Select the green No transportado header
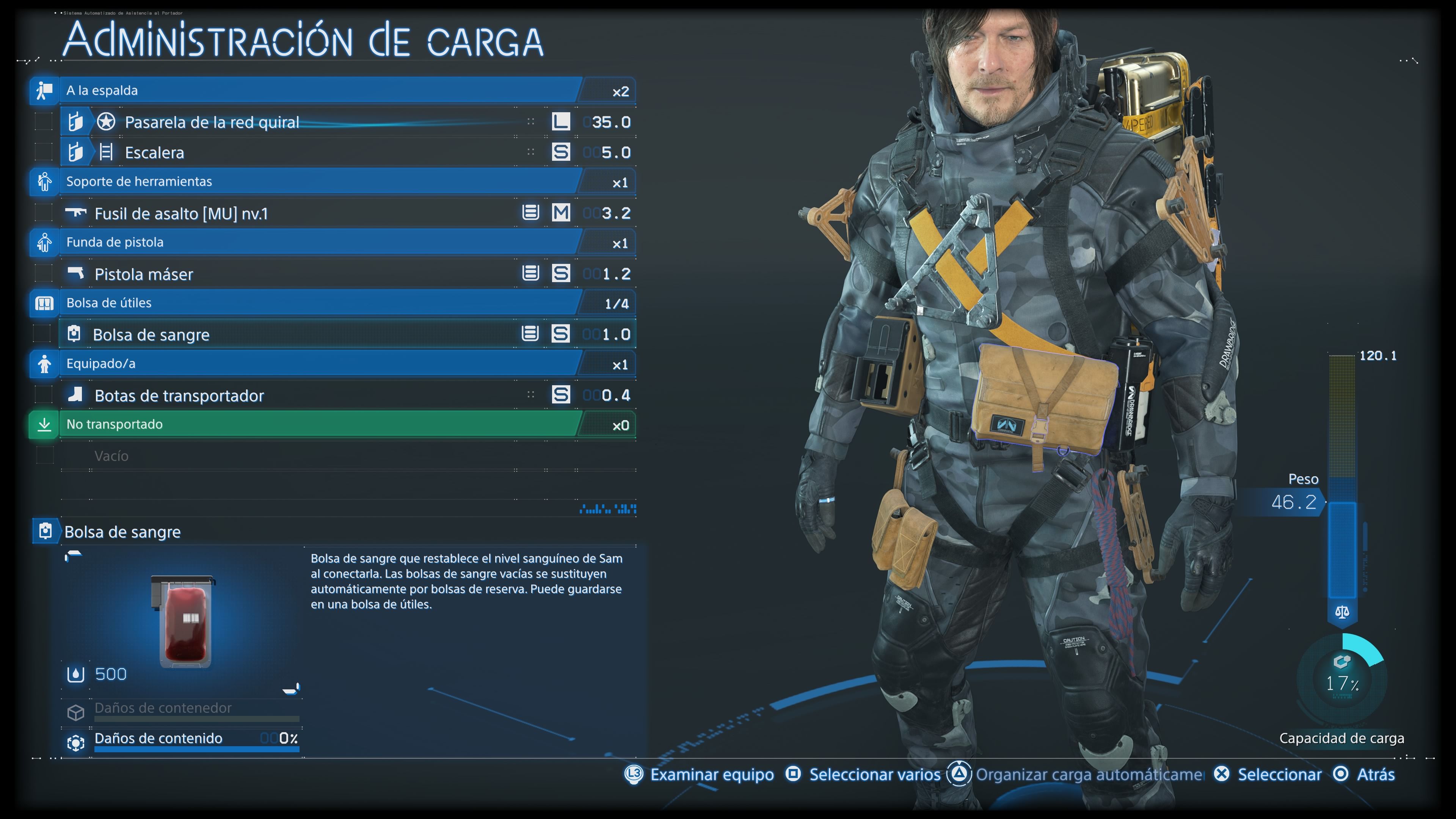1456x819 pixels. 317,425
